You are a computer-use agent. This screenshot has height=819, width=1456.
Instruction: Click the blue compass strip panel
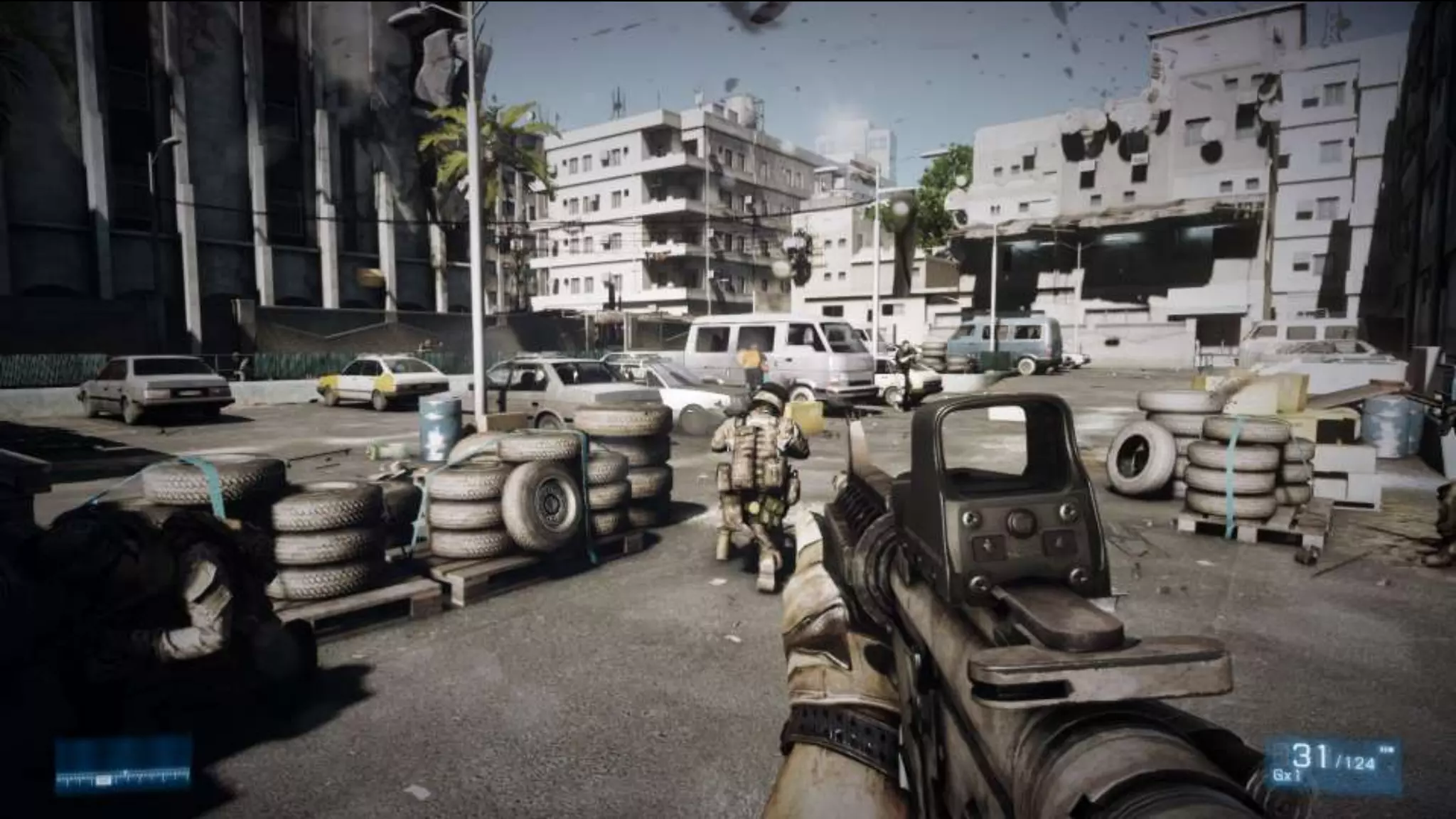coord(124,765)
